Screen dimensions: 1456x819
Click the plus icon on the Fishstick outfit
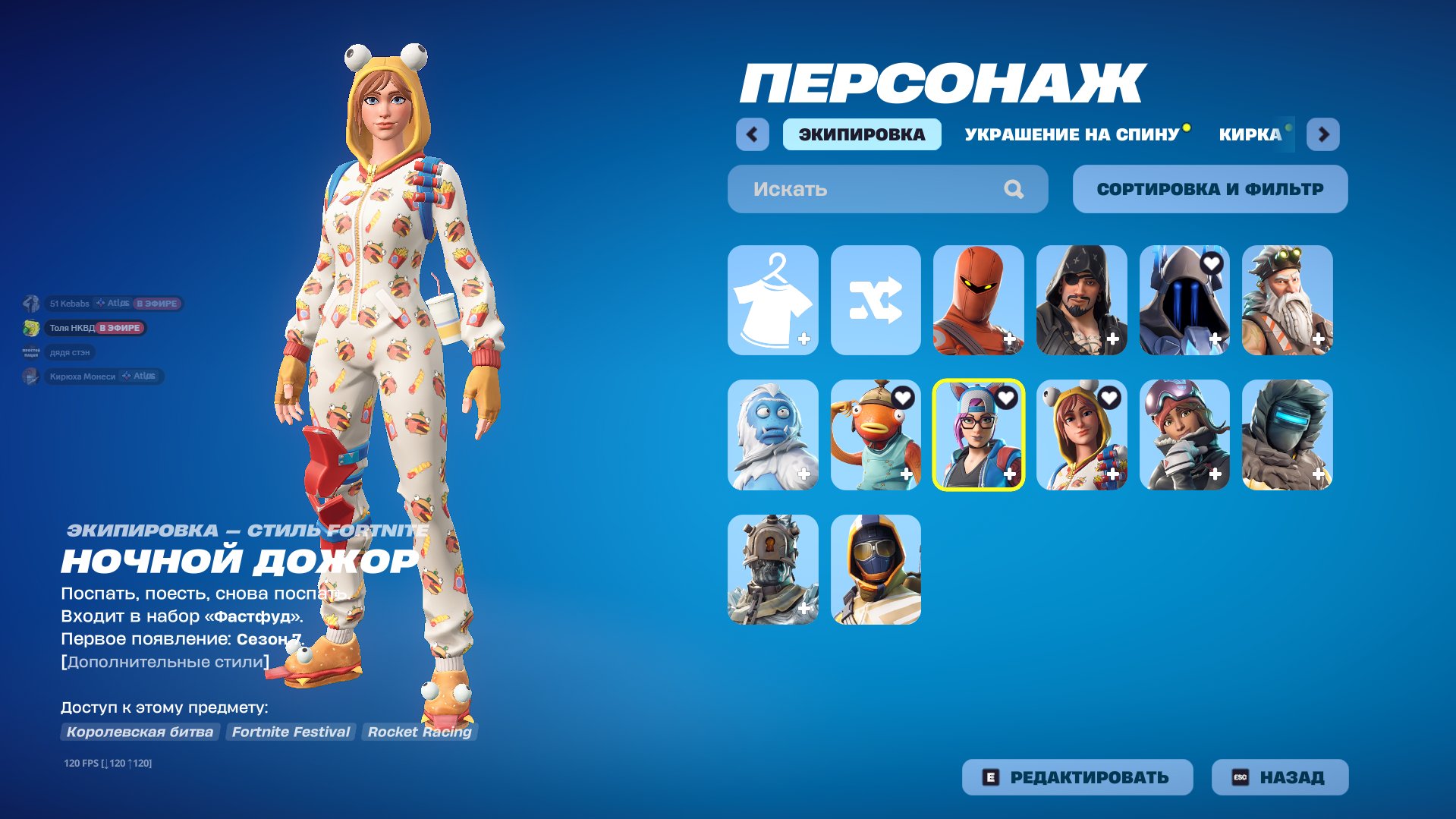pos(906,474)
